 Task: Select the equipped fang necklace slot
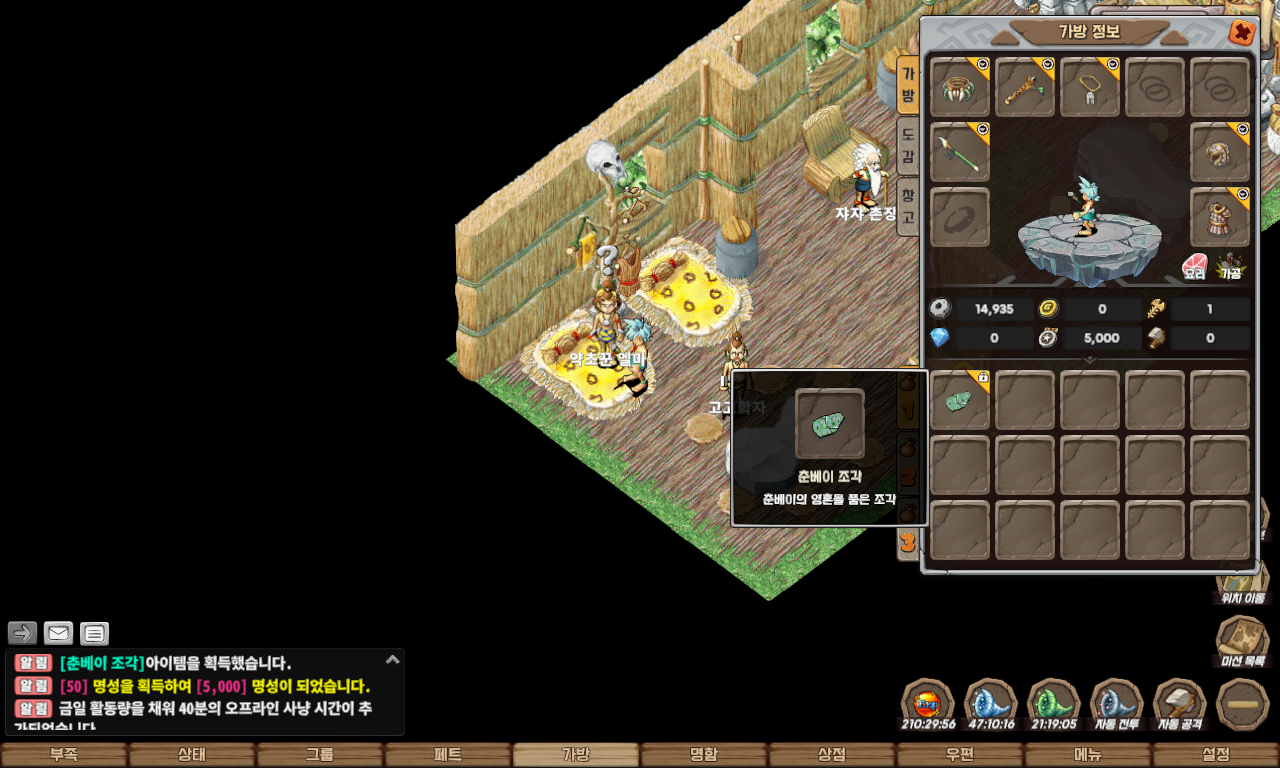(960, 88)
